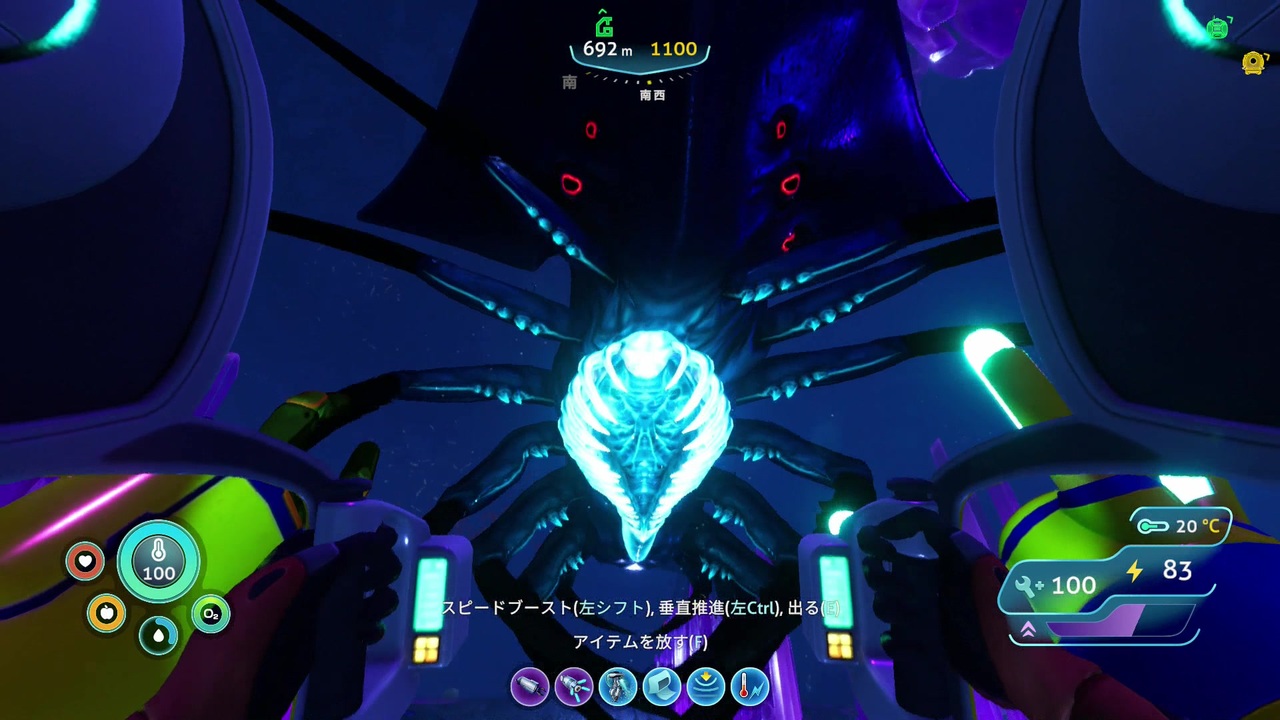Toggle the 20 °C temperature readout
This screenshot has height=720, width=1280.
click(x=1180, y=526)
